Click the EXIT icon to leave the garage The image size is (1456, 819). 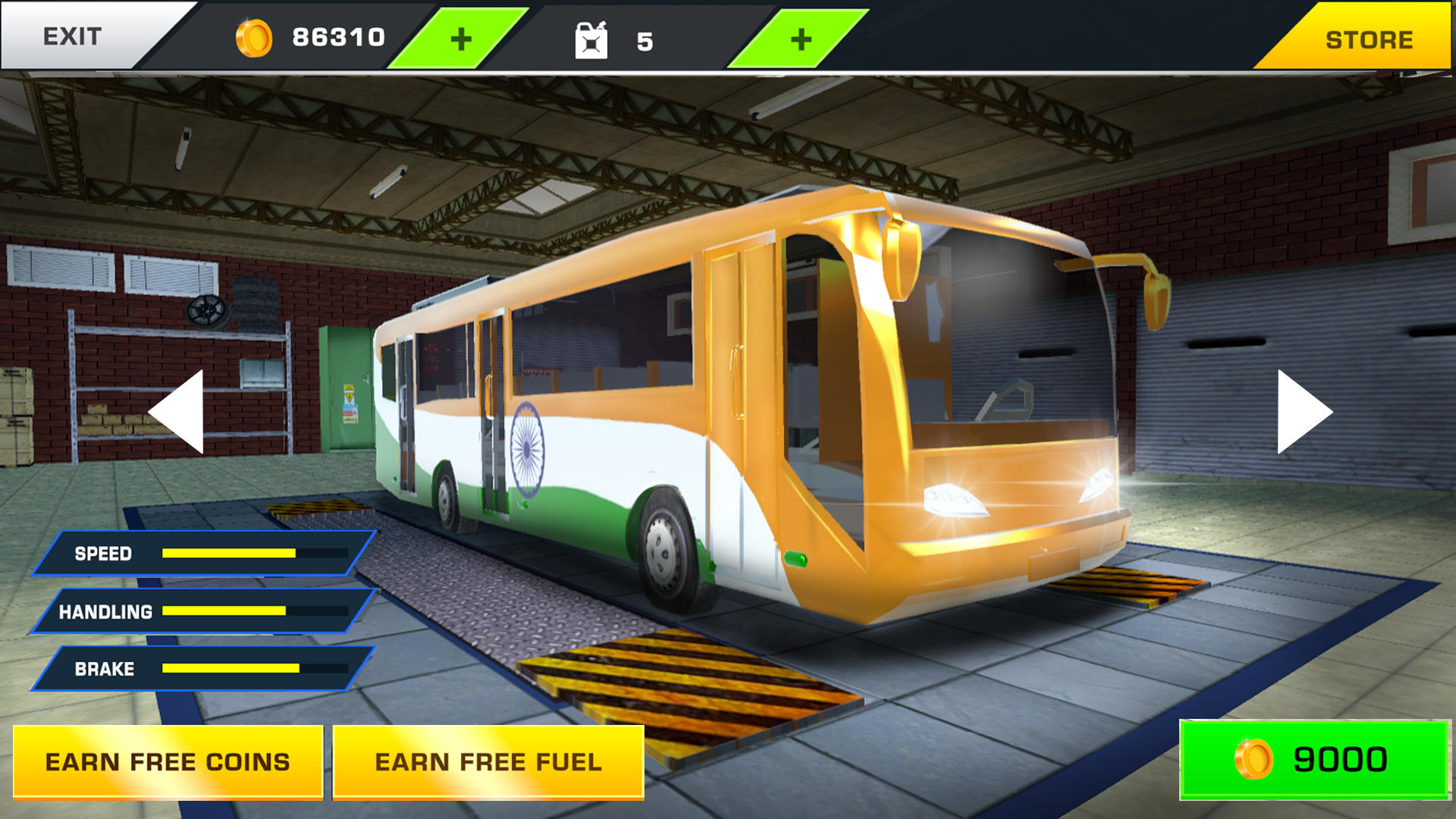click(x=74, y=34)
